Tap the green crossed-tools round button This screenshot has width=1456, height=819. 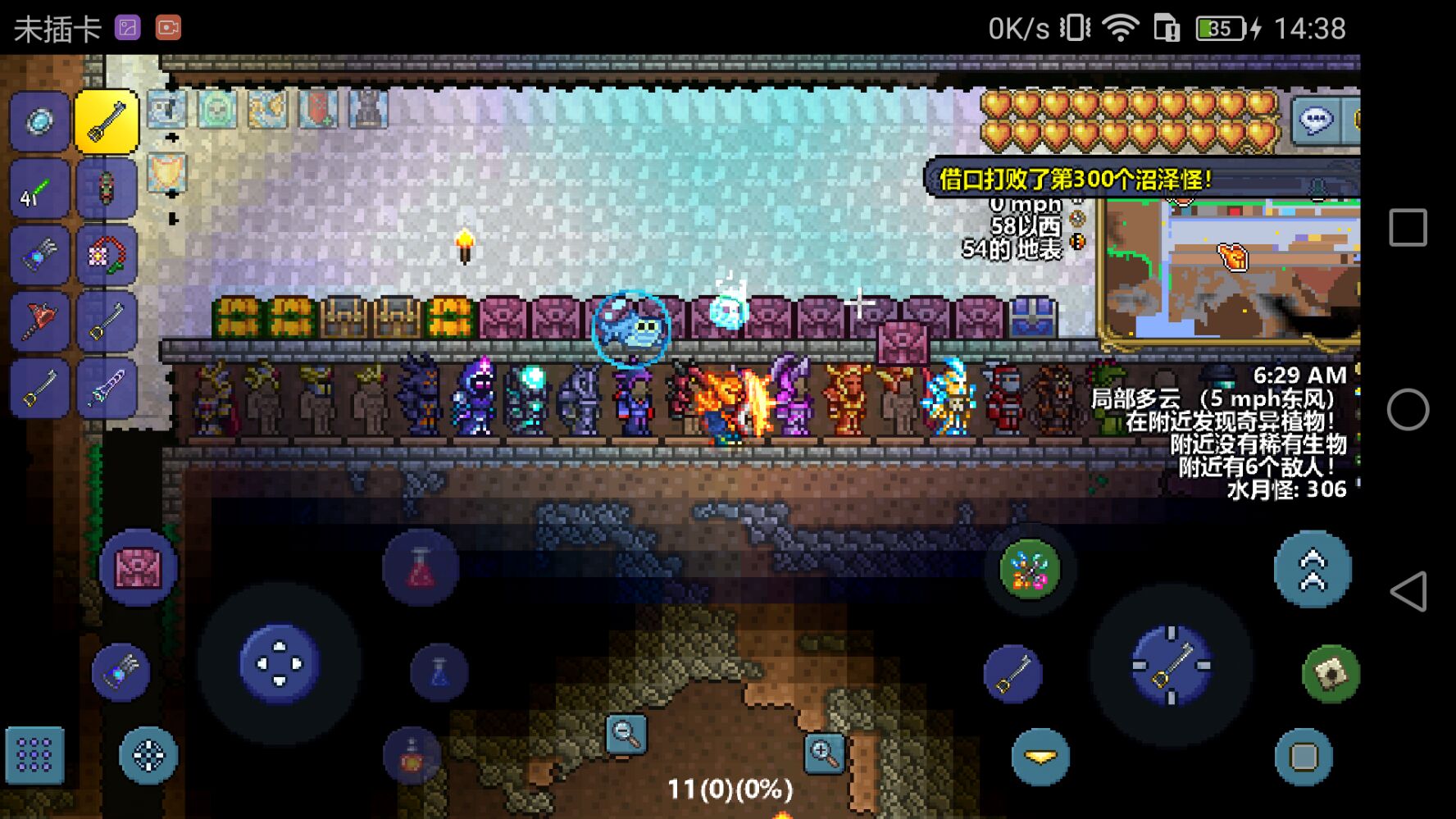click(x=1030, y=570)
